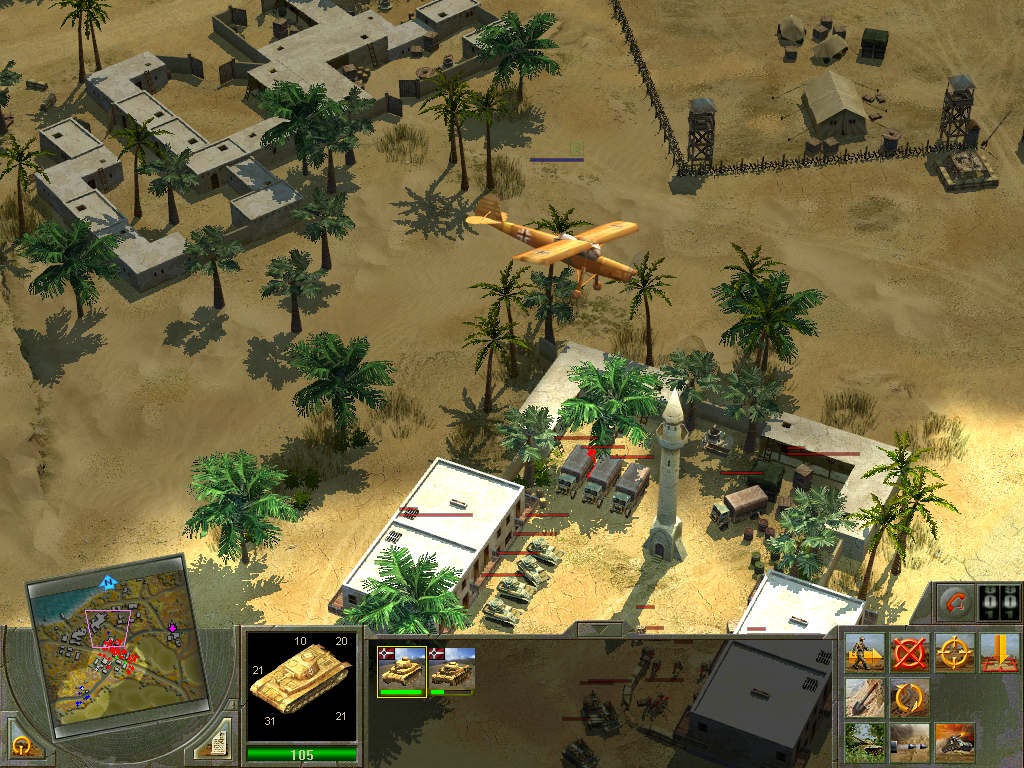The height and width of the screenshot is (768, 1024).
Task: Choose the soldier-with-arrow move command
Action: (x=864, y=652)
